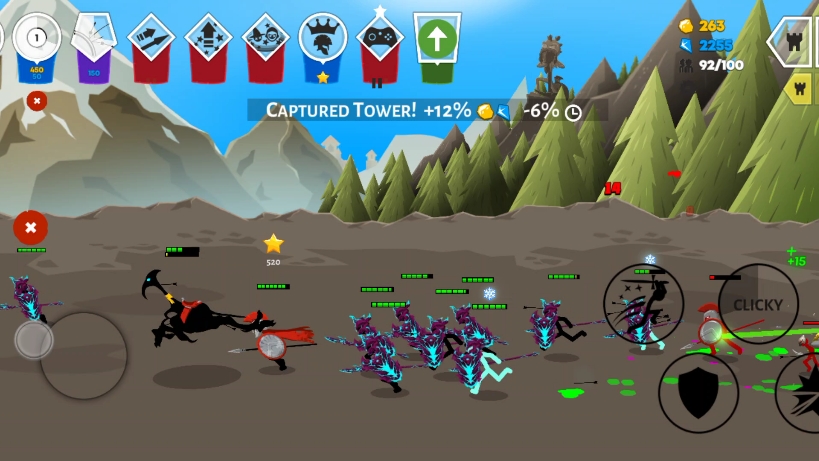Tap the CLICKY attack button

click(758, 304)
